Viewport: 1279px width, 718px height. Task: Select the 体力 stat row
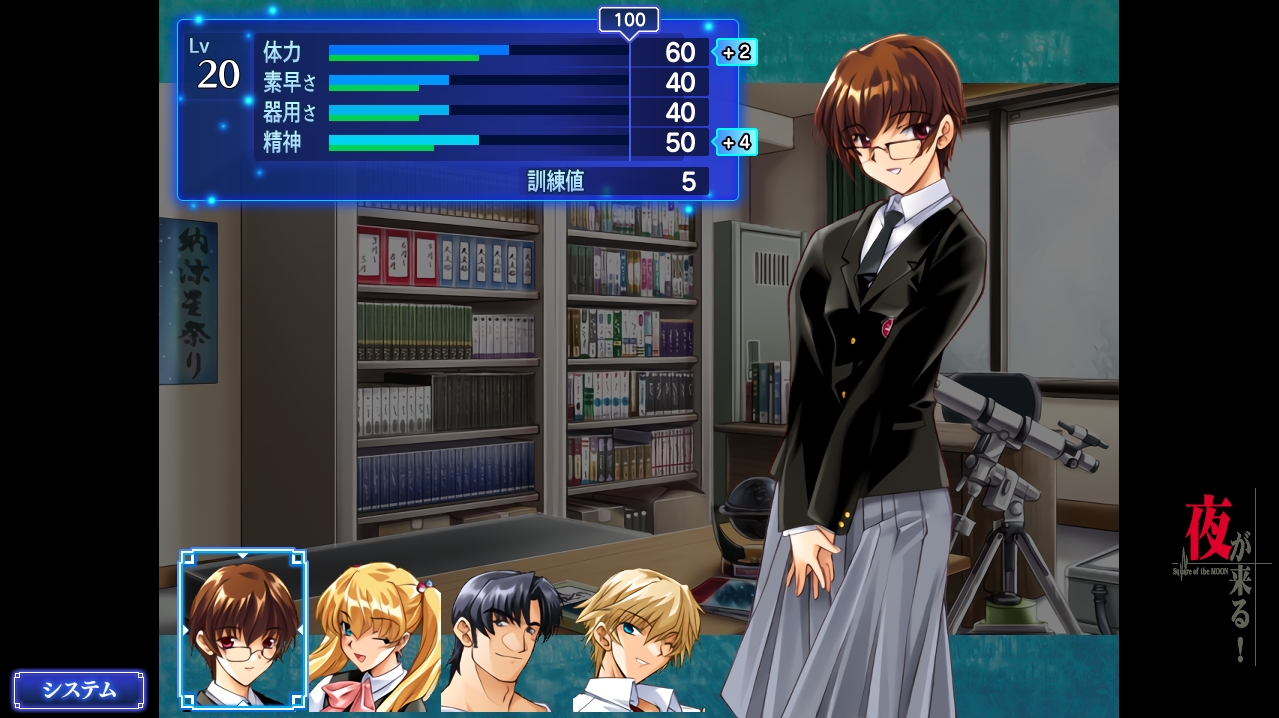(482, 52)
